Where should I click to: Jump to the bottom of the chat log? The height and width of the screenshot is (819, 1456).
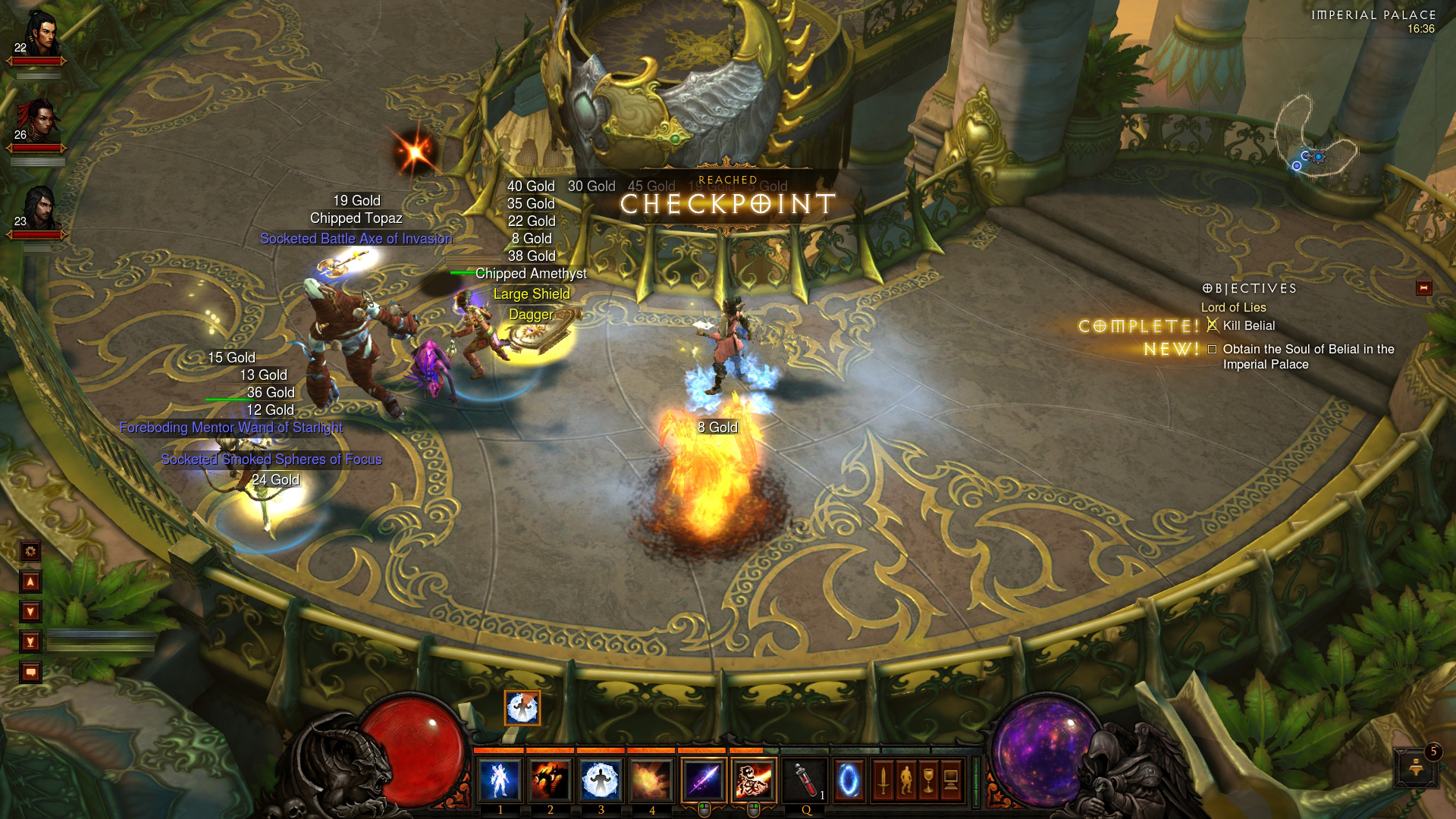pyautogui.click(x=31, y=642)
